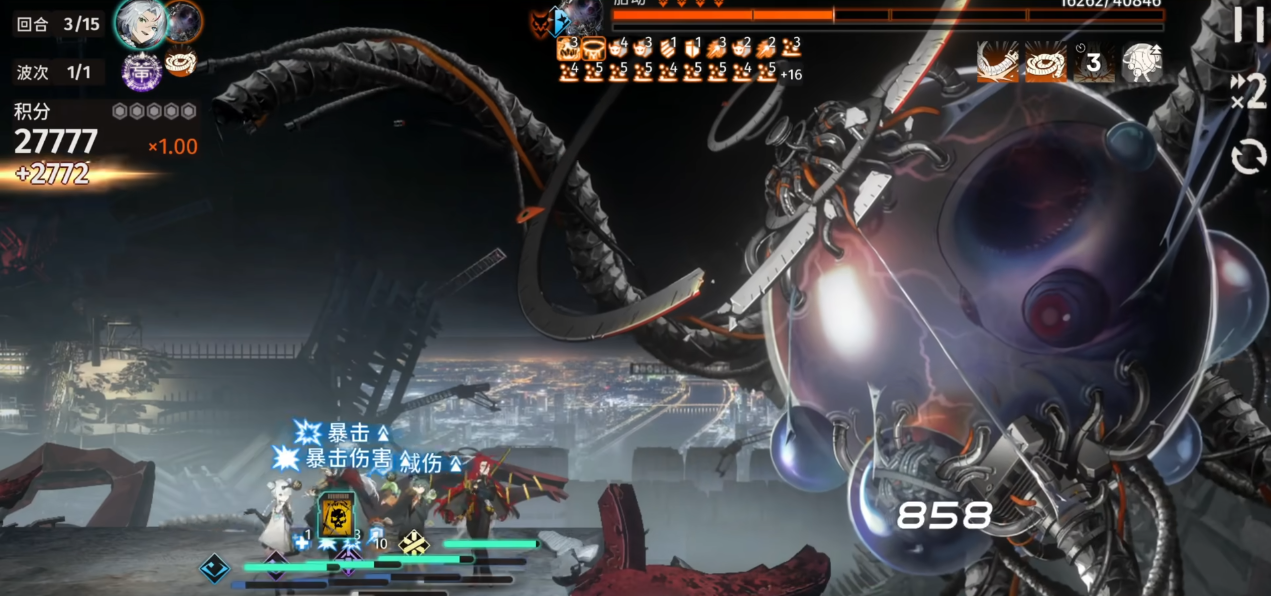
Task: Select the dark orb boss portrait
Action: click(x=184, y=21)
